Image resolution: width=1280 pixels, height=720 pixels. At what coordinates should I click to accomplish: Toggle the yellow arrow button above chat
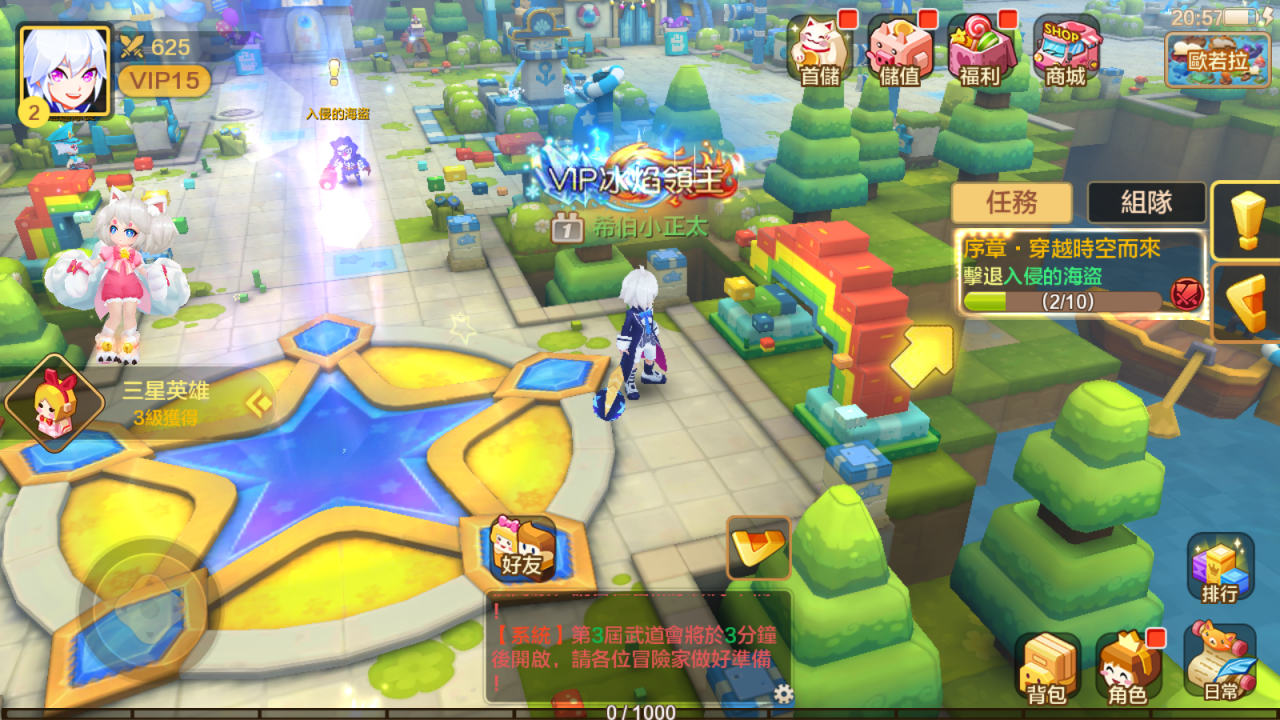[x=757, y=546]
